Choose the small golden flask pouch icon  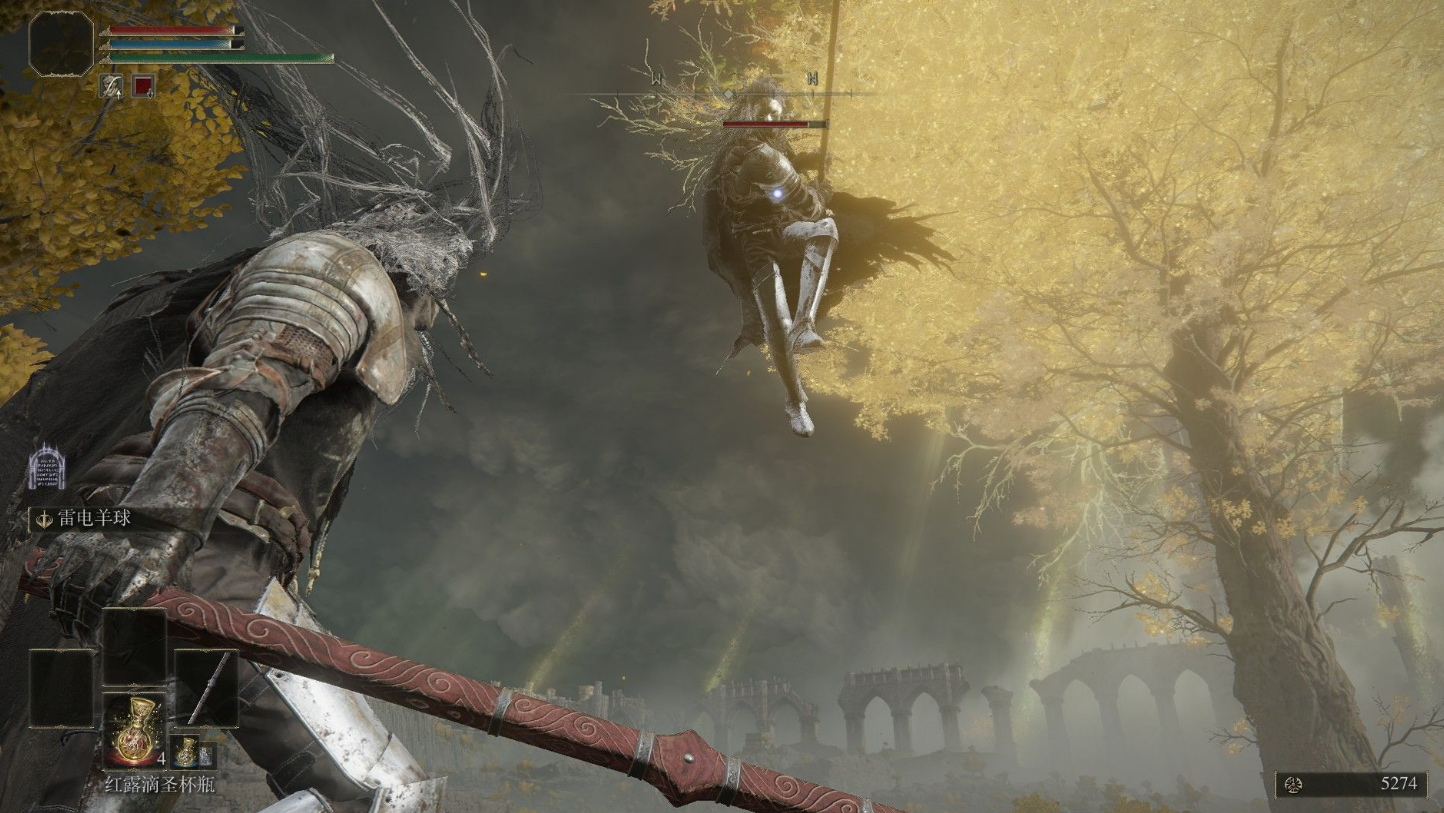click(x=186, y=751)
